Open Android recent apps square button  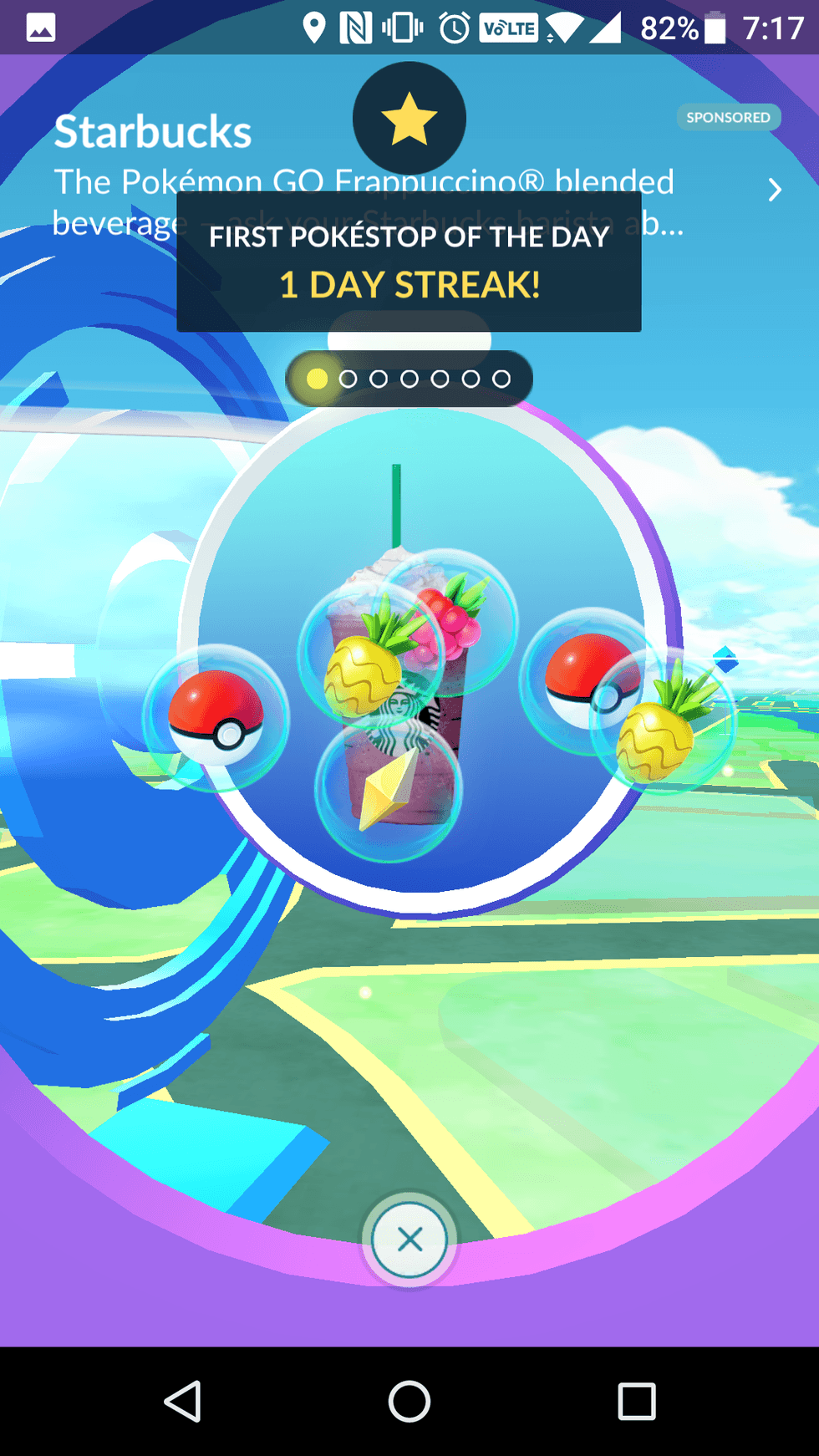click(636, 1401)
